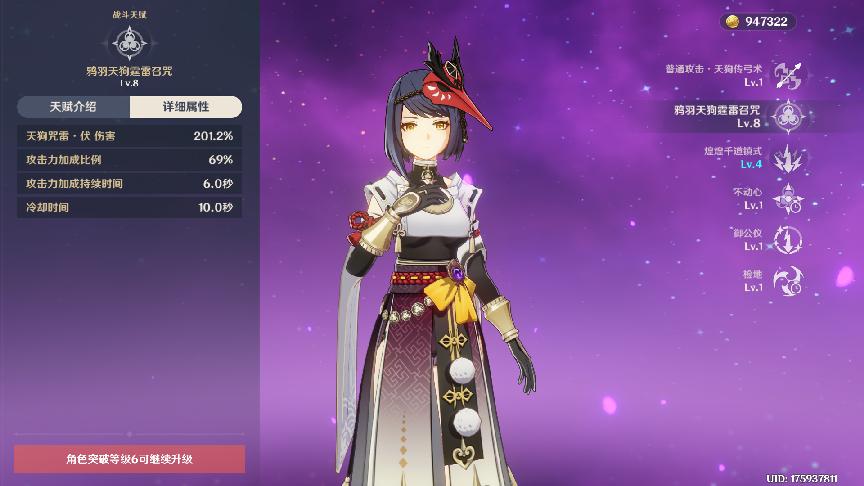Switch to the 天赋介绍 tab
The height and width of the screenshot is (486, 864).
pos(73,107)
